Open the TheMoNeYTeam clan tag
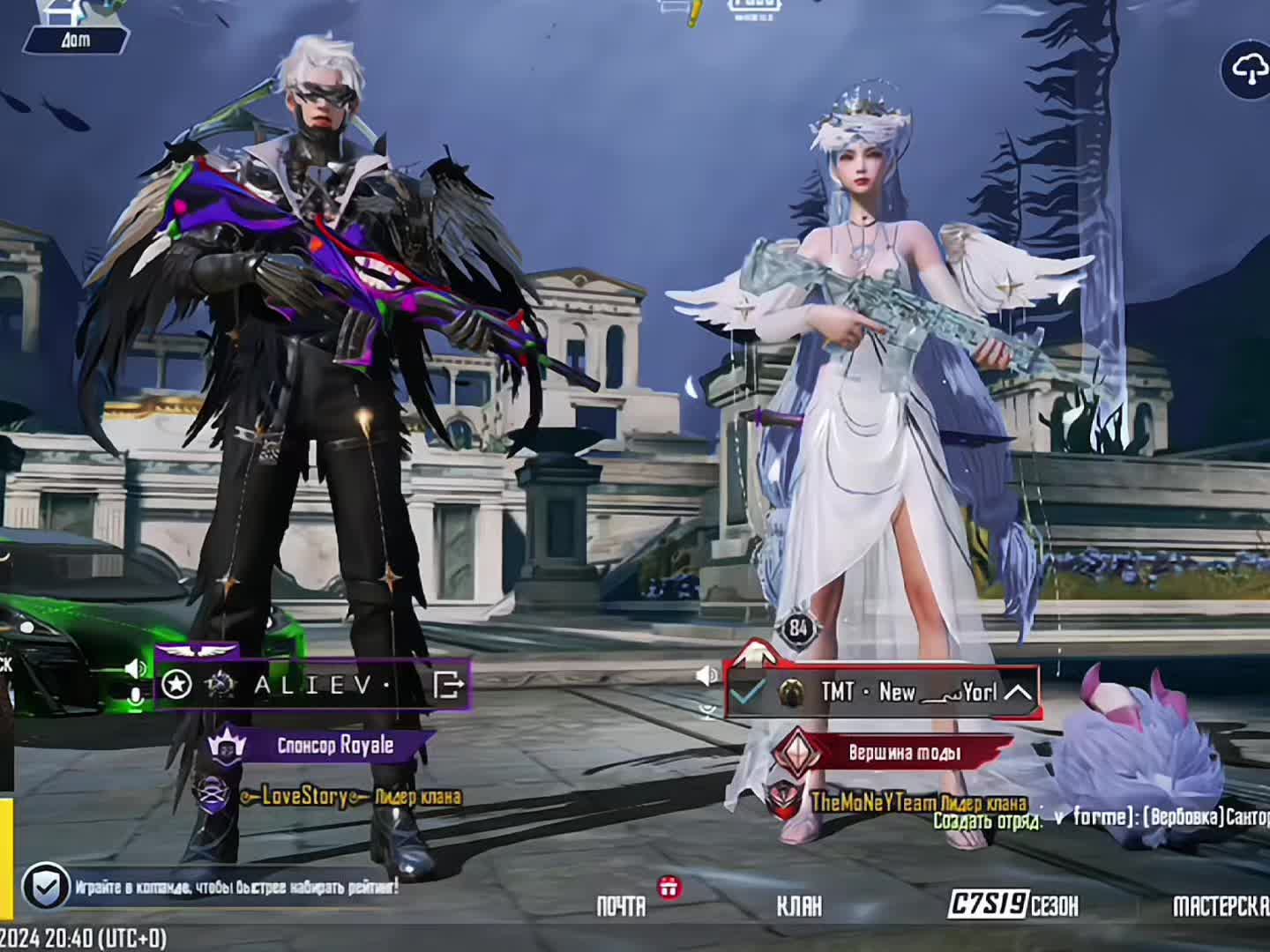Viewport: 1270px width, 952px height. (x=873, y=802)
